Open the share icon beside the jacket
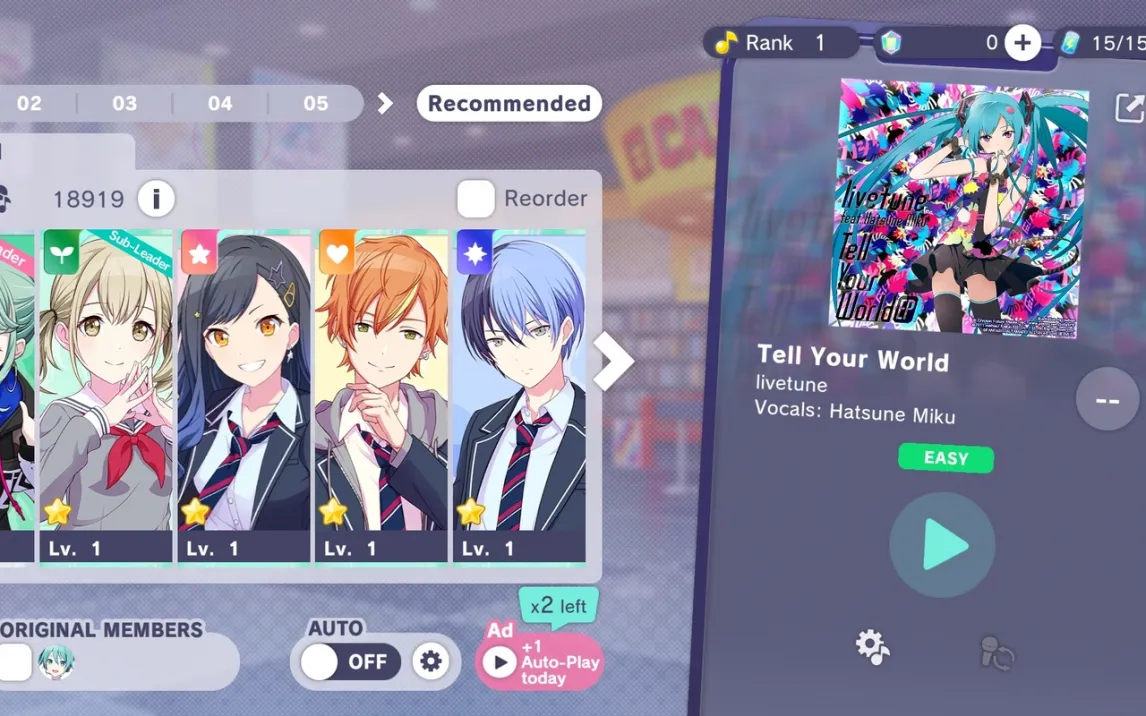Viewport: 1146px width, 716px height. coord(1129,108)
